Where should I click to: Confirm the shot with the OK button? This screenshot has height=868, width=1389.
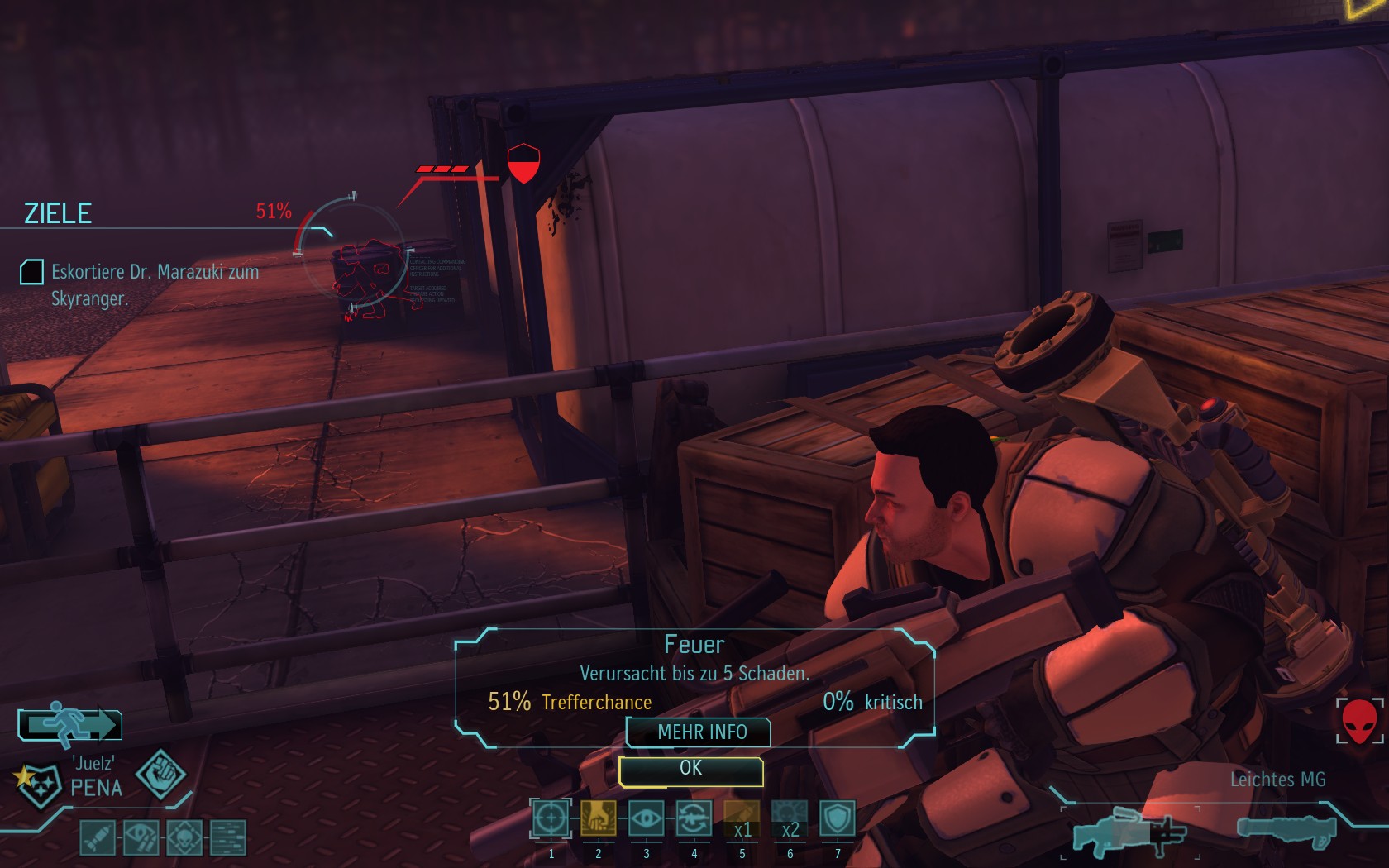690,770
